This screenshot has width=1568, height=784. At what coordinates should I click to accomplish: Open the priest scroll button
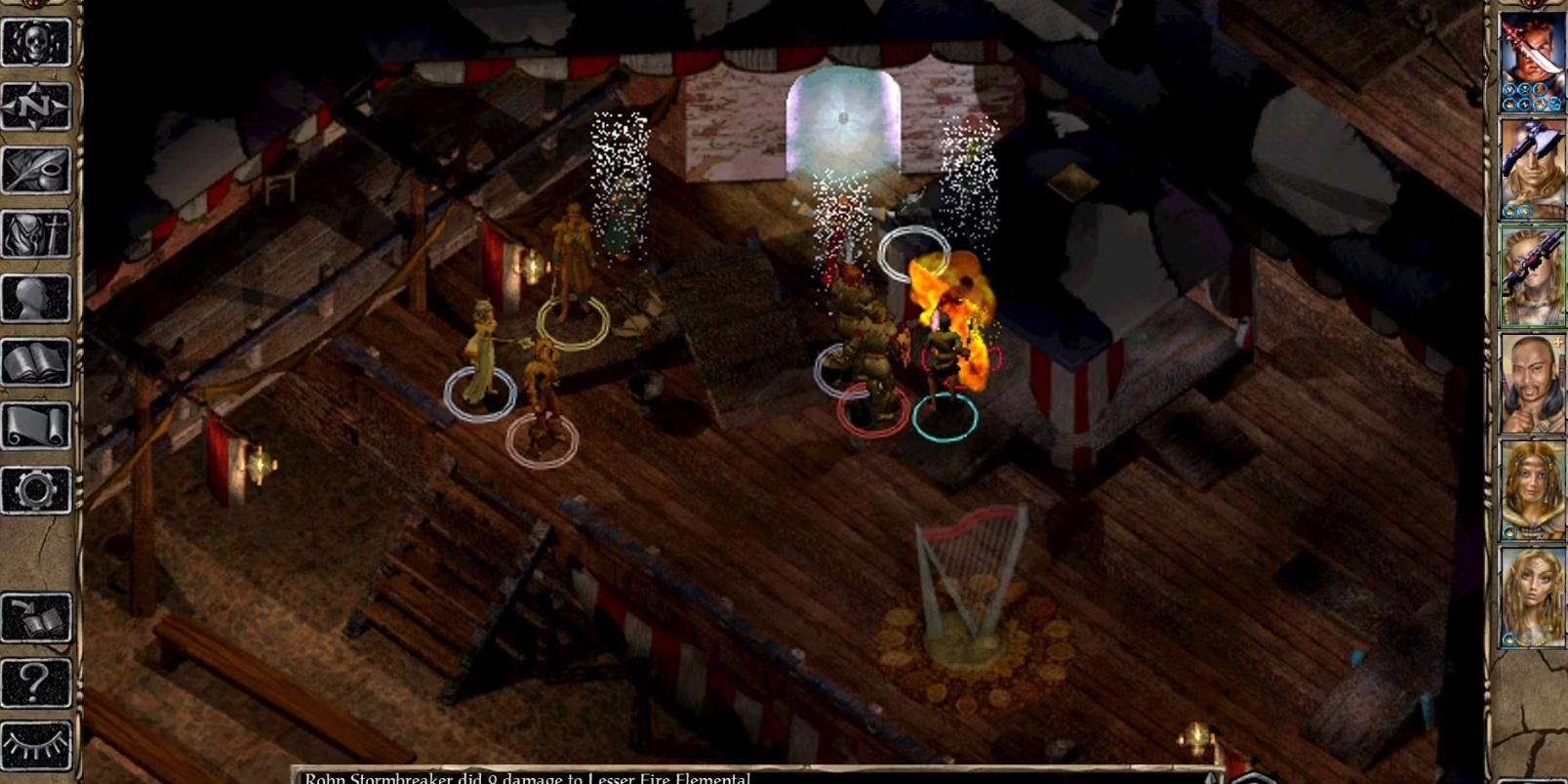pos(36,426)
